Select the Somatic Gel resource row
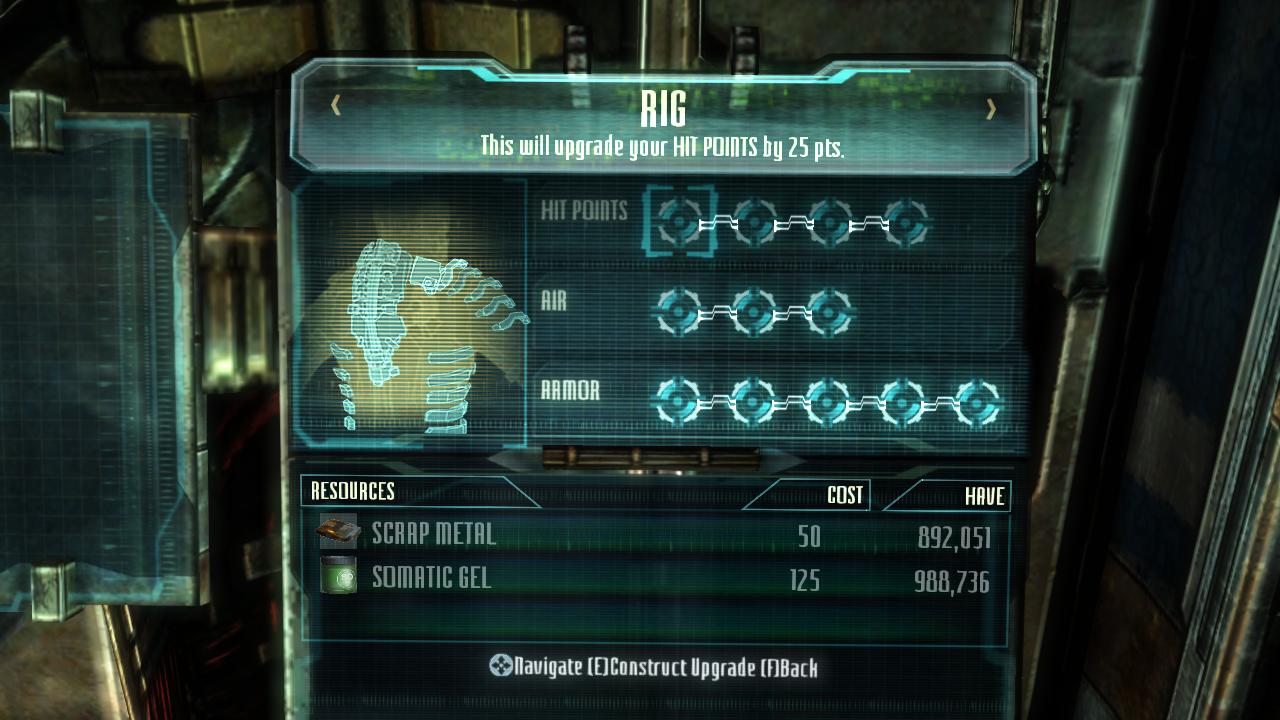 pos(655,580)
